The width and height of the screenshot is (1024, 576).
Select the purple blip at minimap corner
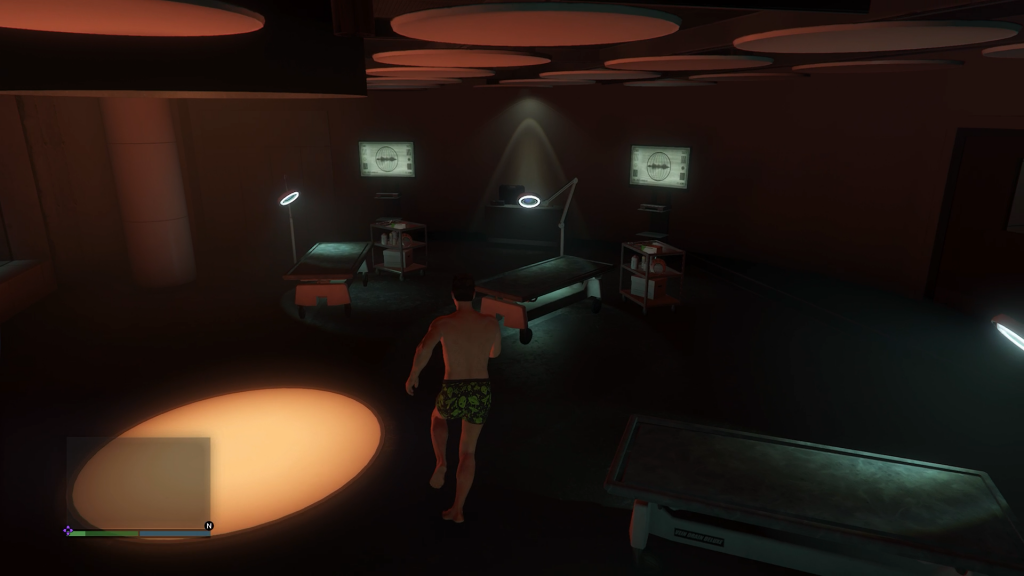[68, 530]
